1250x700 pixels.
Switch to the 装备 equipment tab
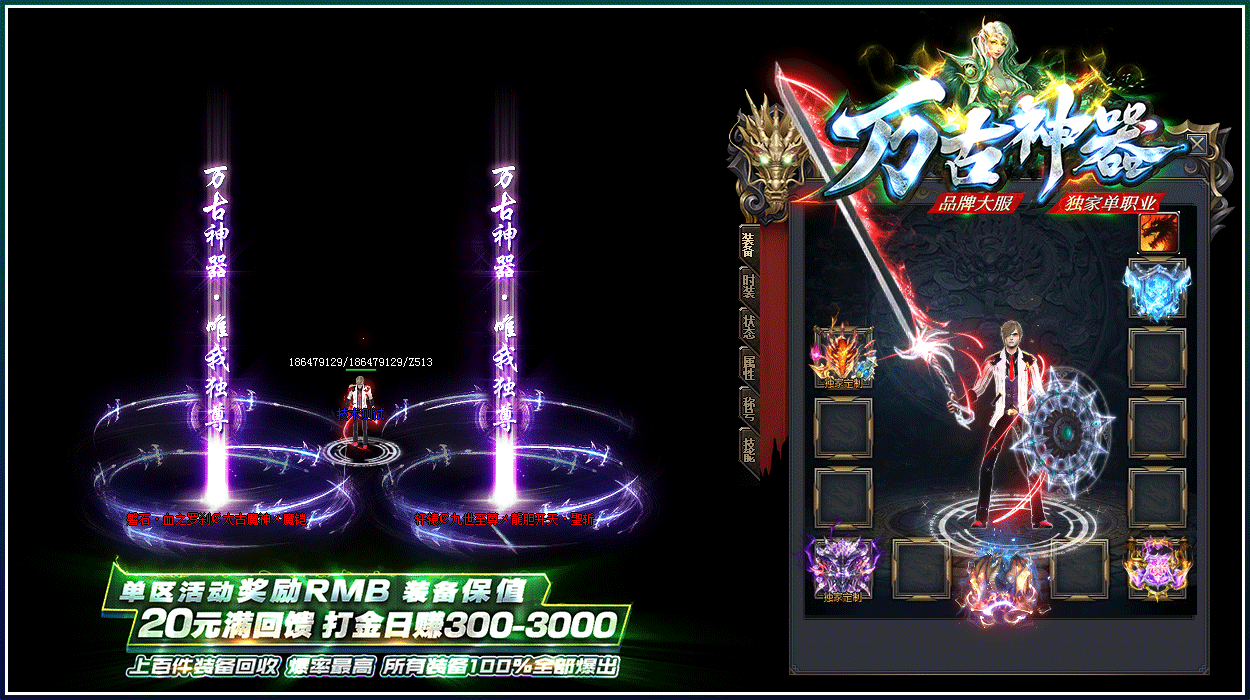click(748, 244)
